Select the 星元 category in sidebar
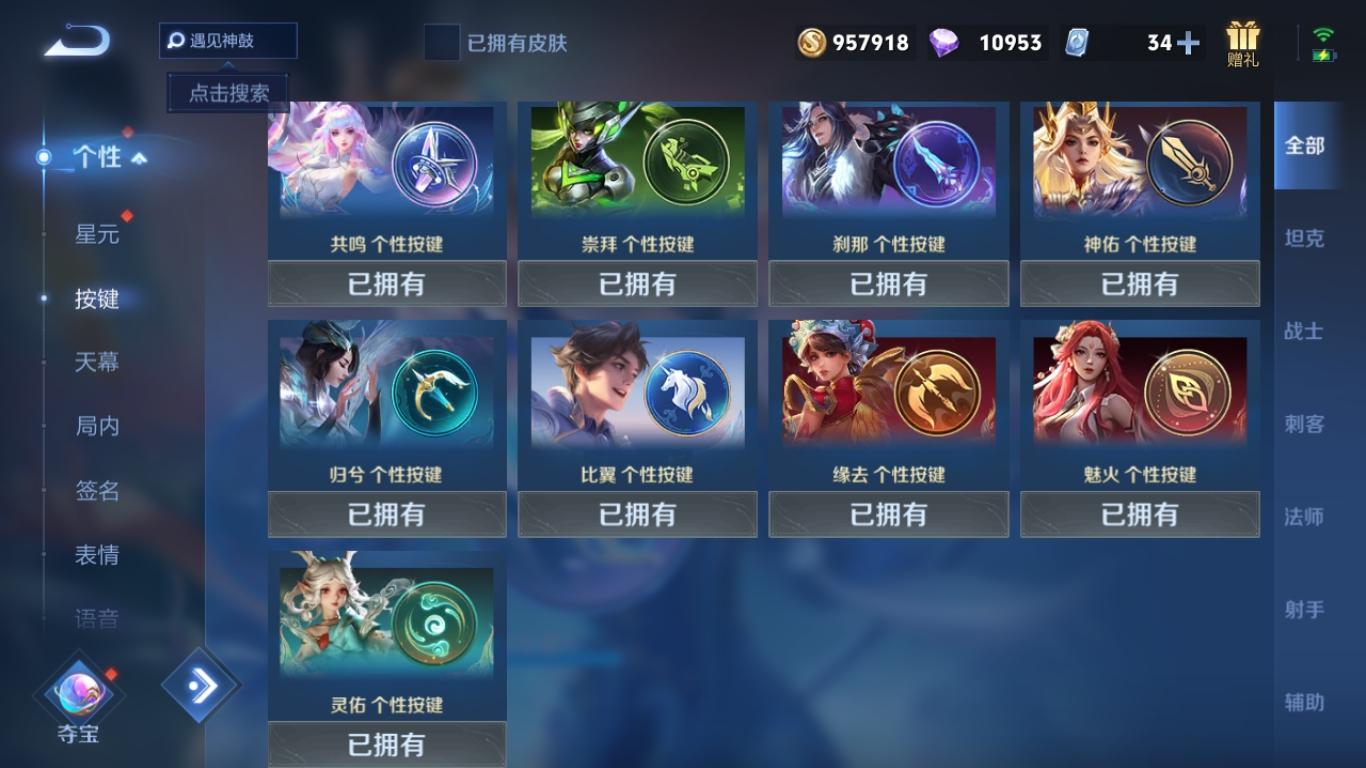The image size is (1366, 768). 96,234
